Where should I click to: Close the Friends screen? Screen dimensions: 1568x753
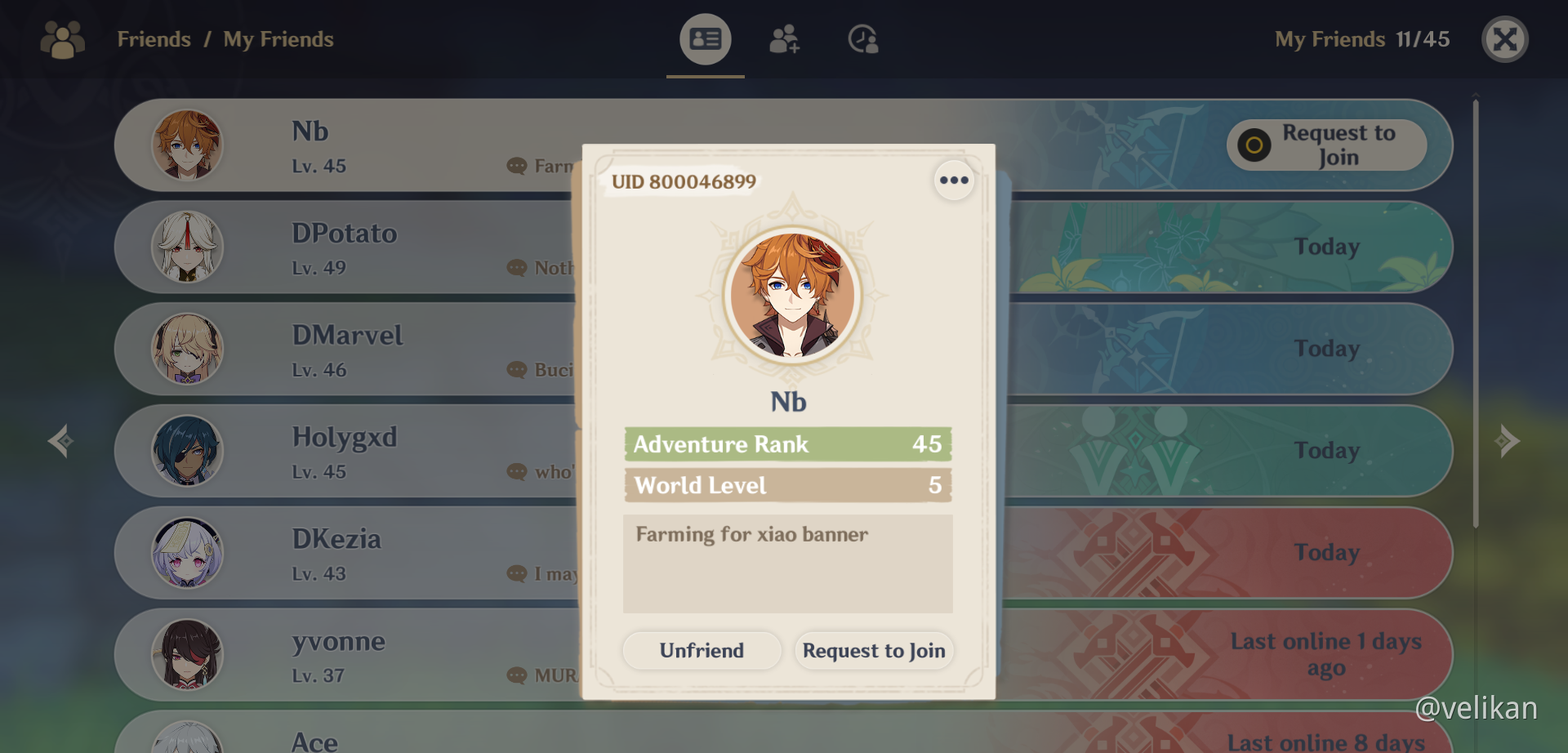pos(1504,39)
